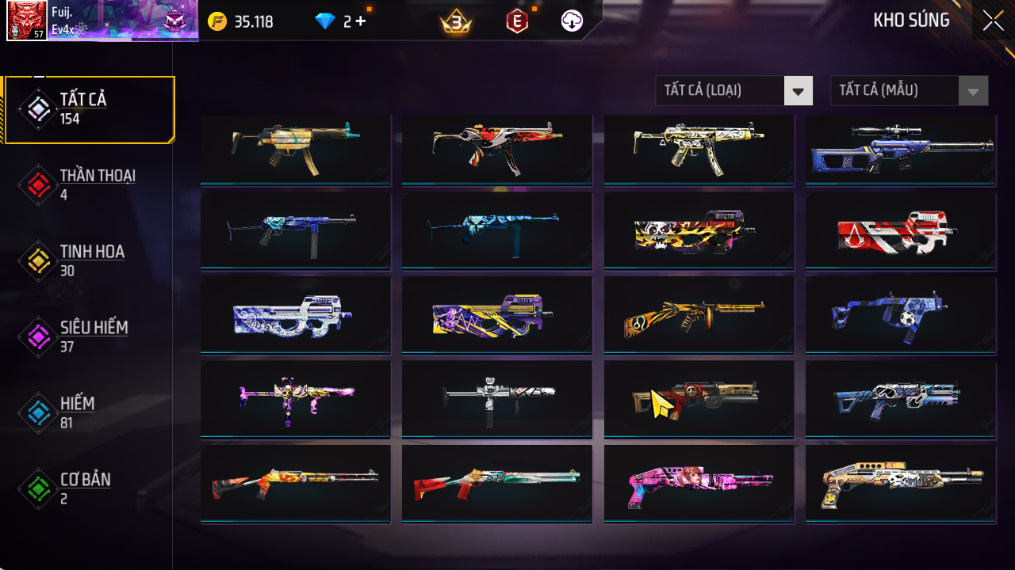Open the gold crown rank badge
The width and height of the screenshot is (1015, 570).
tap(456, 21)
